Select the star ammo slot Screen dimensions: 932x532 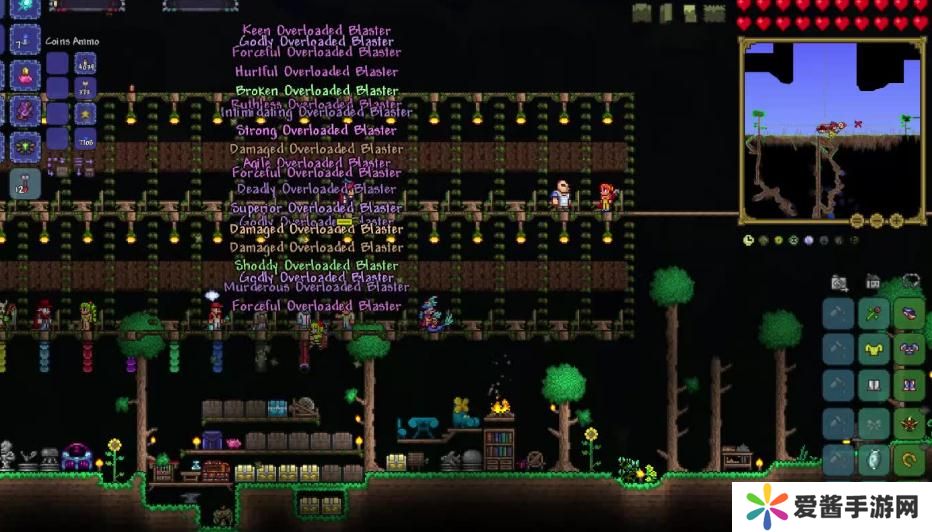click(85, 114)
